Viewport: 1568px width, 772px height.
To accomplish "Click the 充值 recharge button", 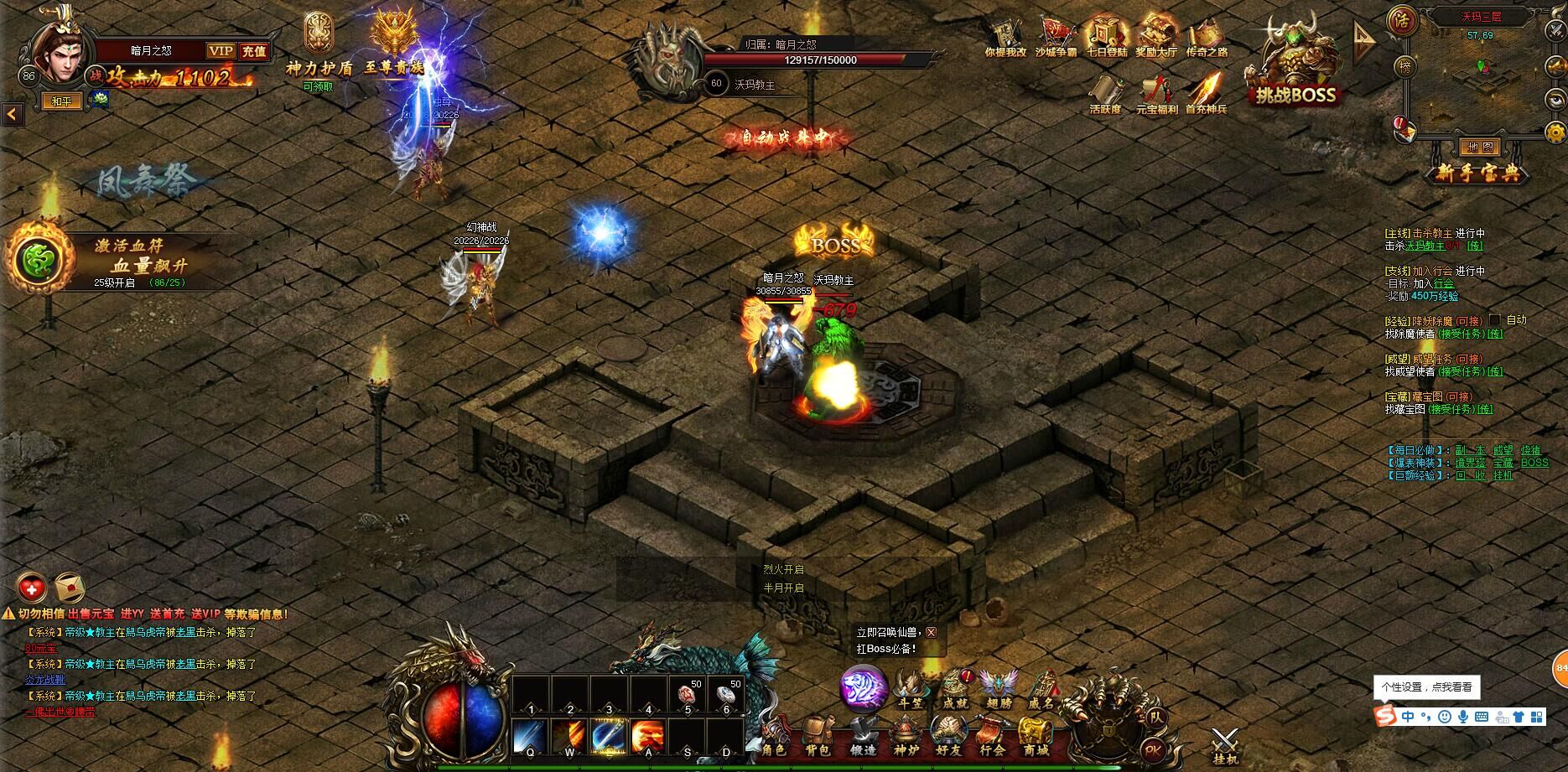I will point(253,51).
